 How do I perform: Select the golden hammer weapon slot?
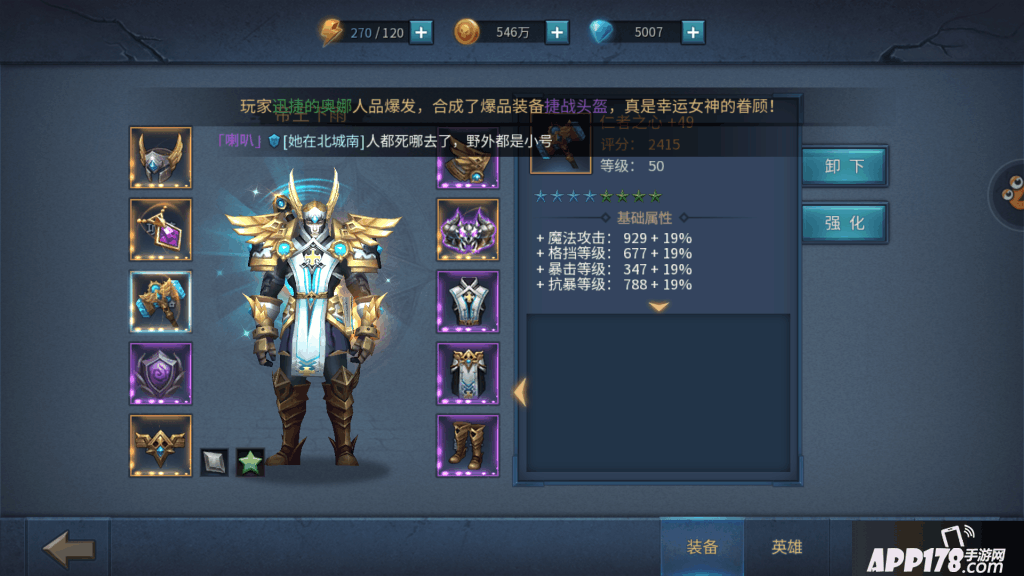[160, 301]
